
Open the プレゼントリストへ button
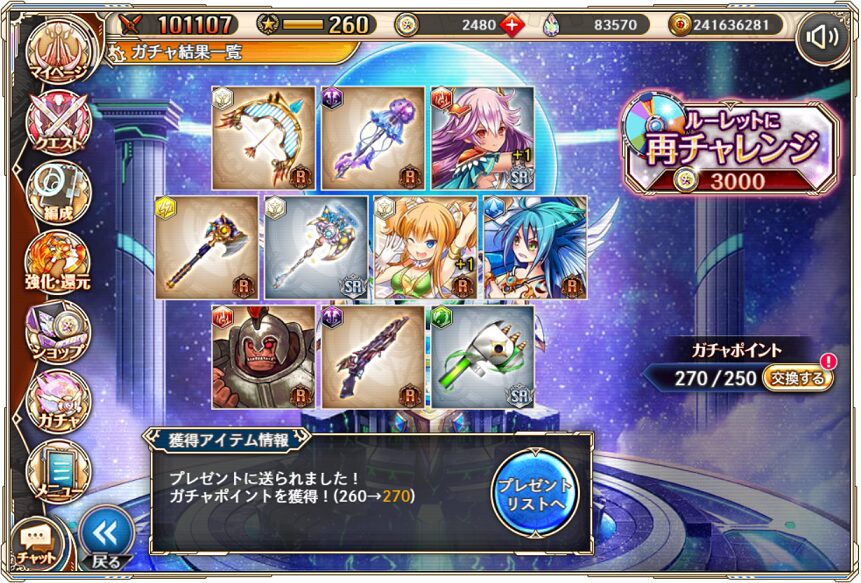tap(534, 492)
